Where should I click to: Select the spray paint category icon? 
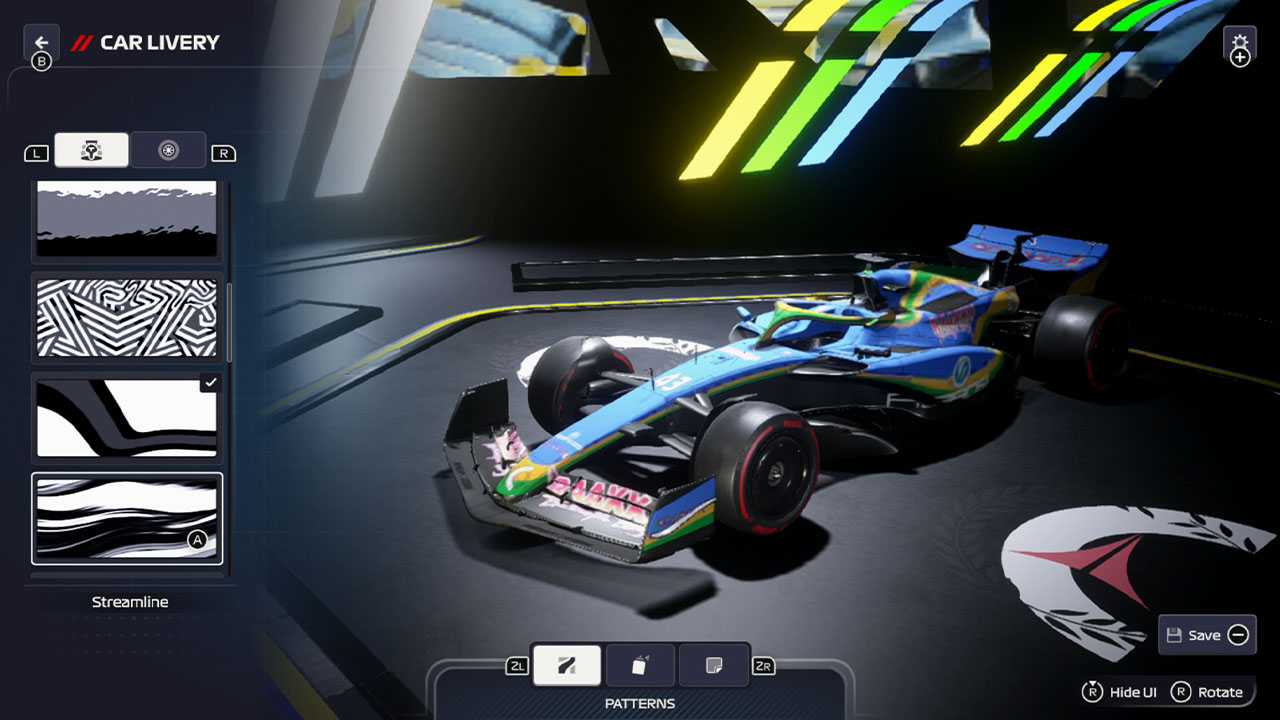640,665
